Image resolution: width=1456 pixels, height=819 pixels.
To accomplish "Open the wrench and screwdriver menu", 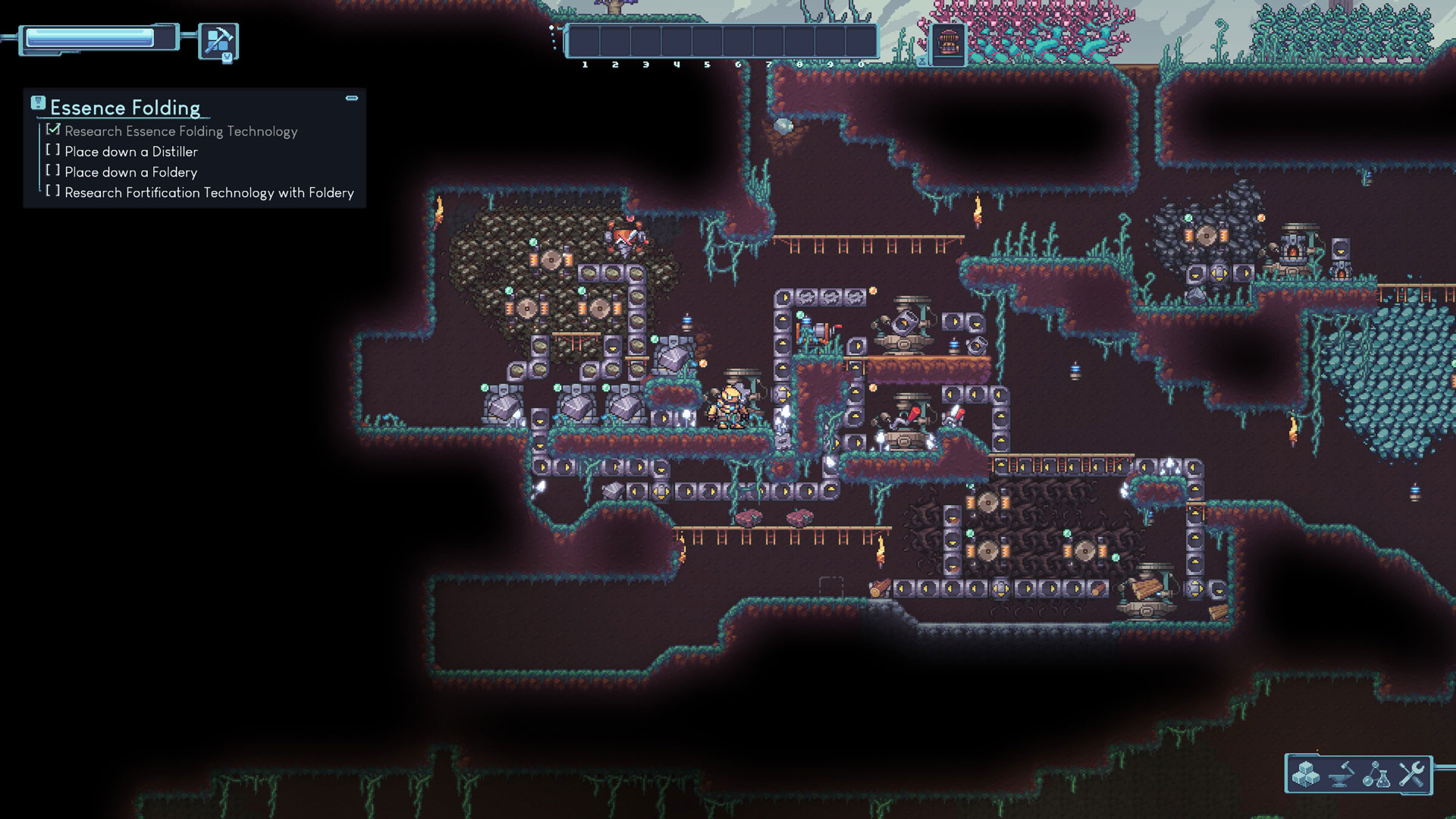I will point(1411,774).
